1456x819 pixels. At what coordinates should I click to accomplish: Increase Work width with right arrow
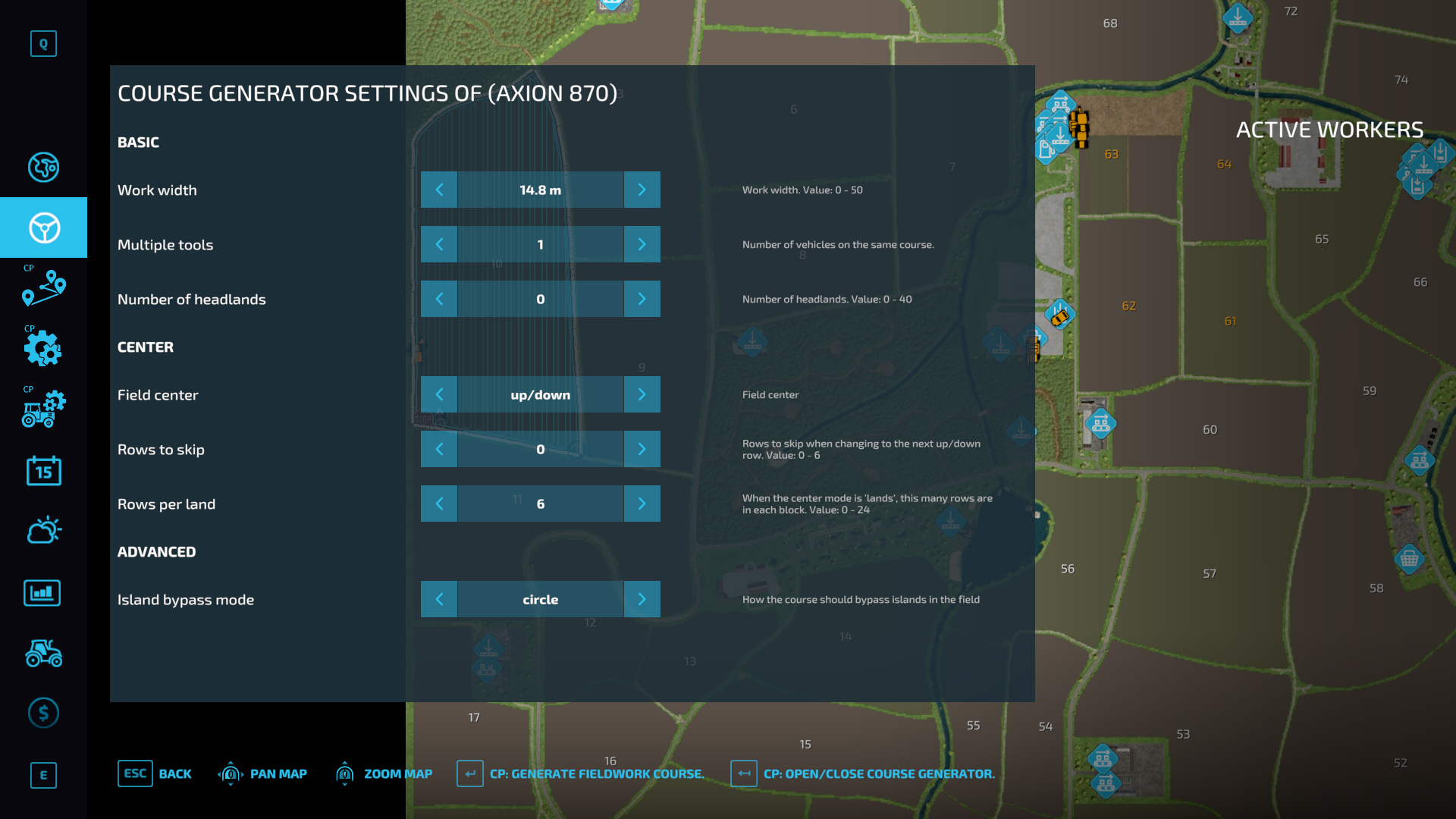click(x=642, y=190)
